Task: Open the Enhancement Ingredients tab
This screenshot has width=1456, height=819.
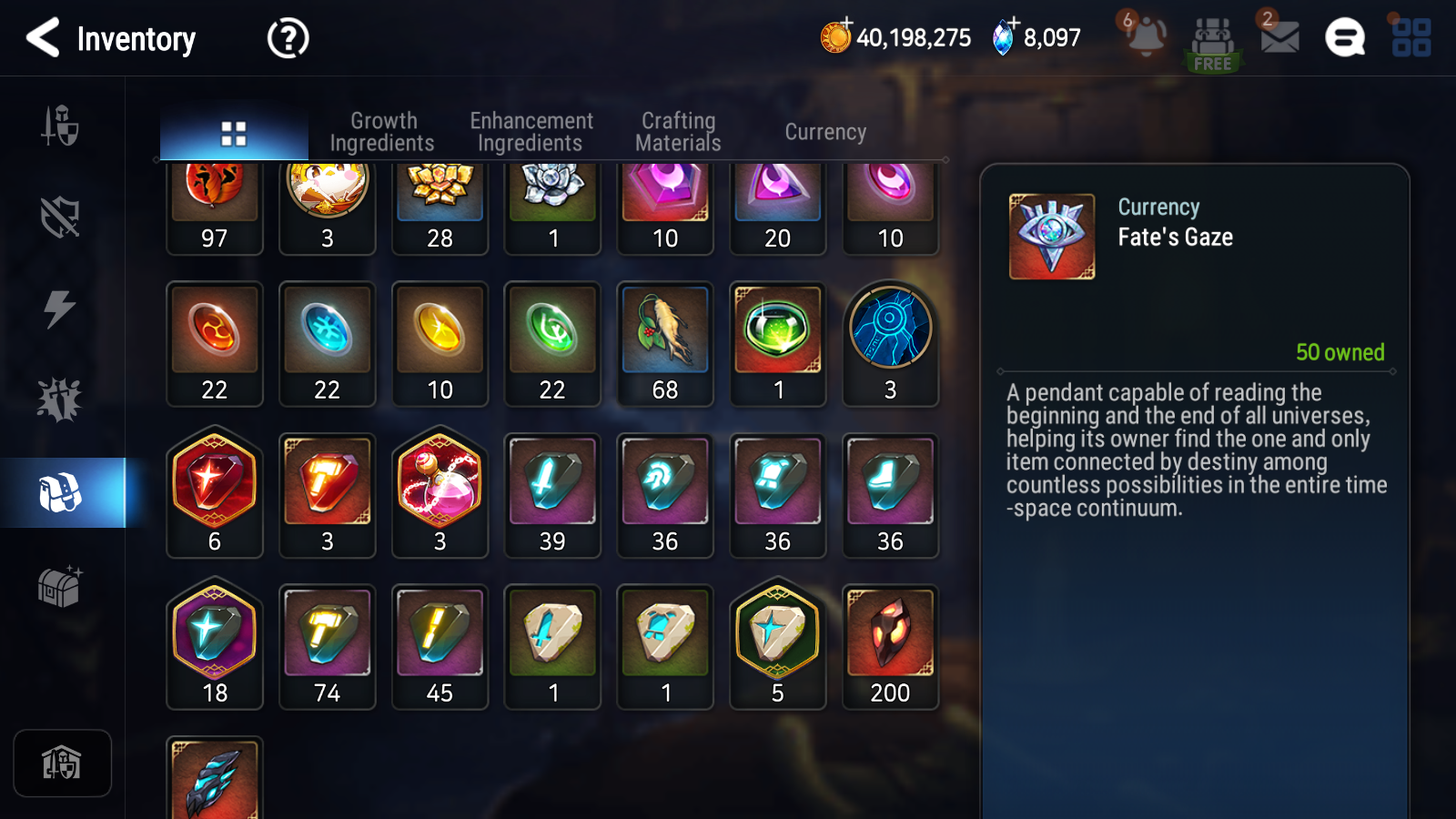Action: 531,132
